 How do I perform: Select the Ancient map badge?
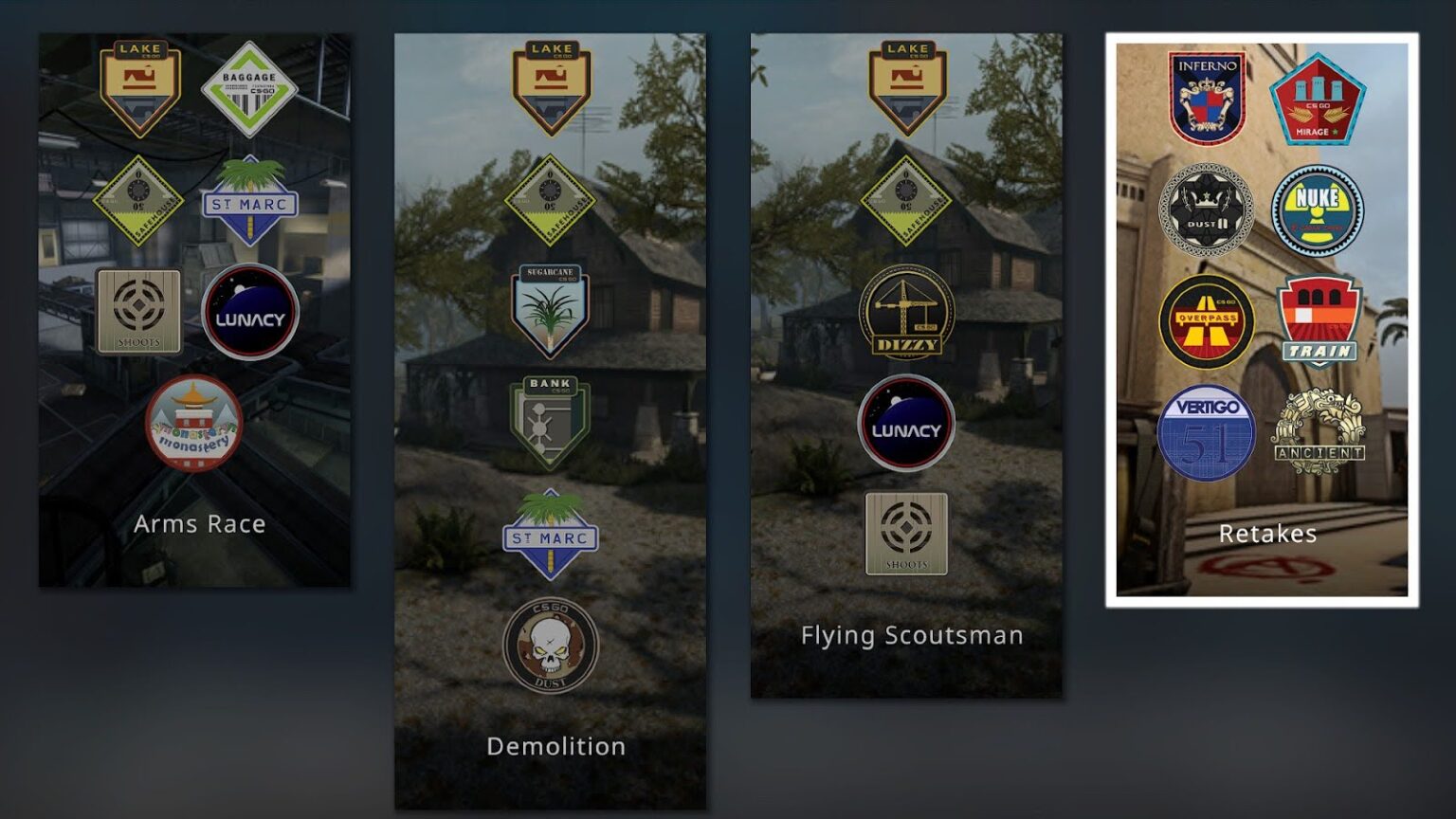[1316, 432]
